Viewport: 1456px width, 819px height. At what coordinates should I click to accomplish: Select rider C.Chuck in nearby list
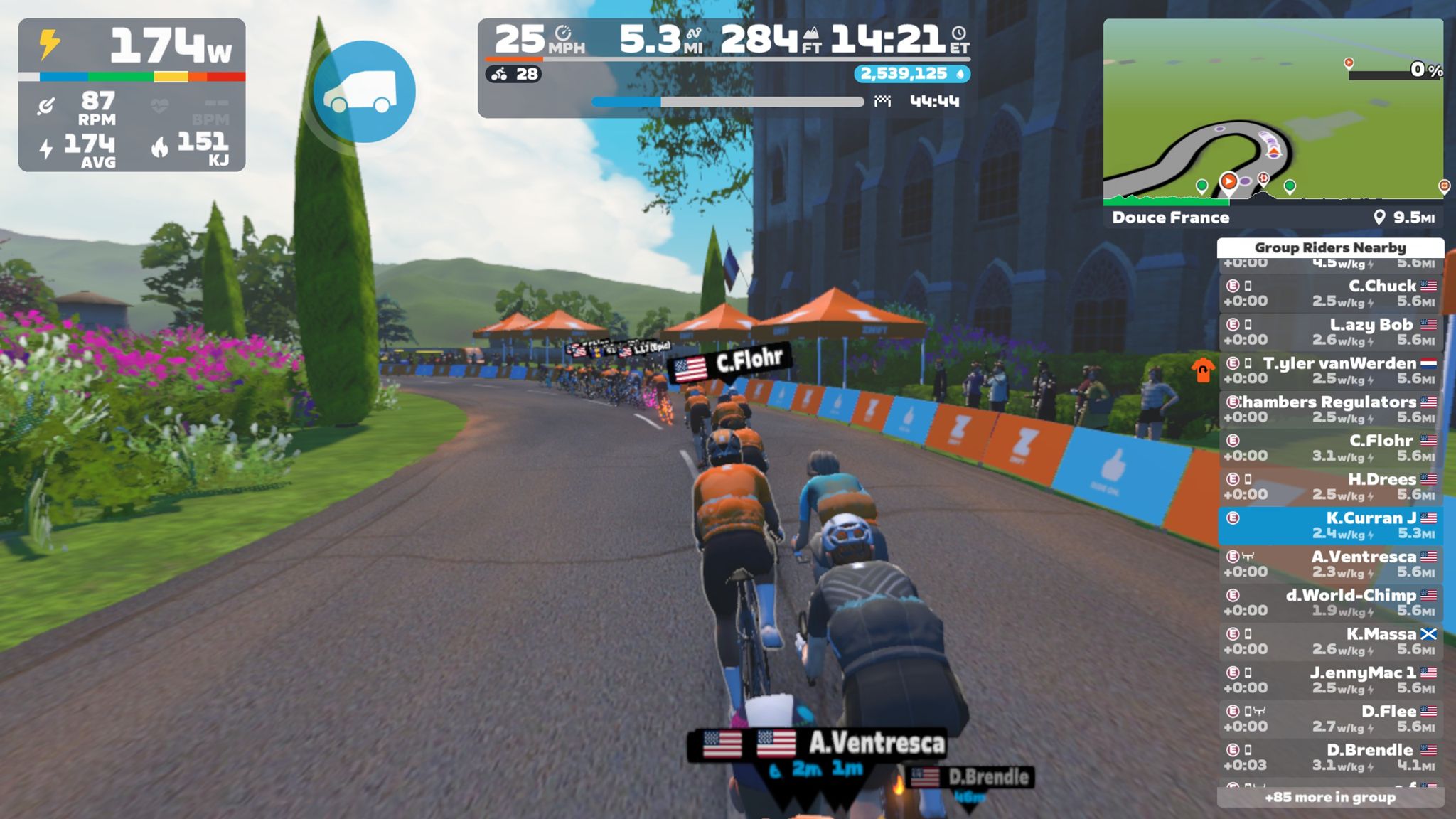[1329, 293]
